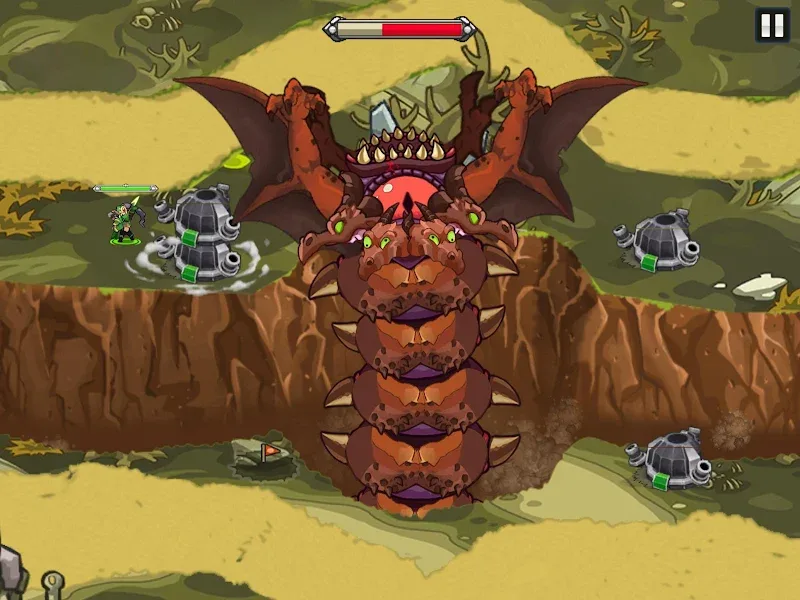The width and height of the screenshot is (800, 600).
Task: Pause the game with the pause button
Action: [x=772, y=26]
